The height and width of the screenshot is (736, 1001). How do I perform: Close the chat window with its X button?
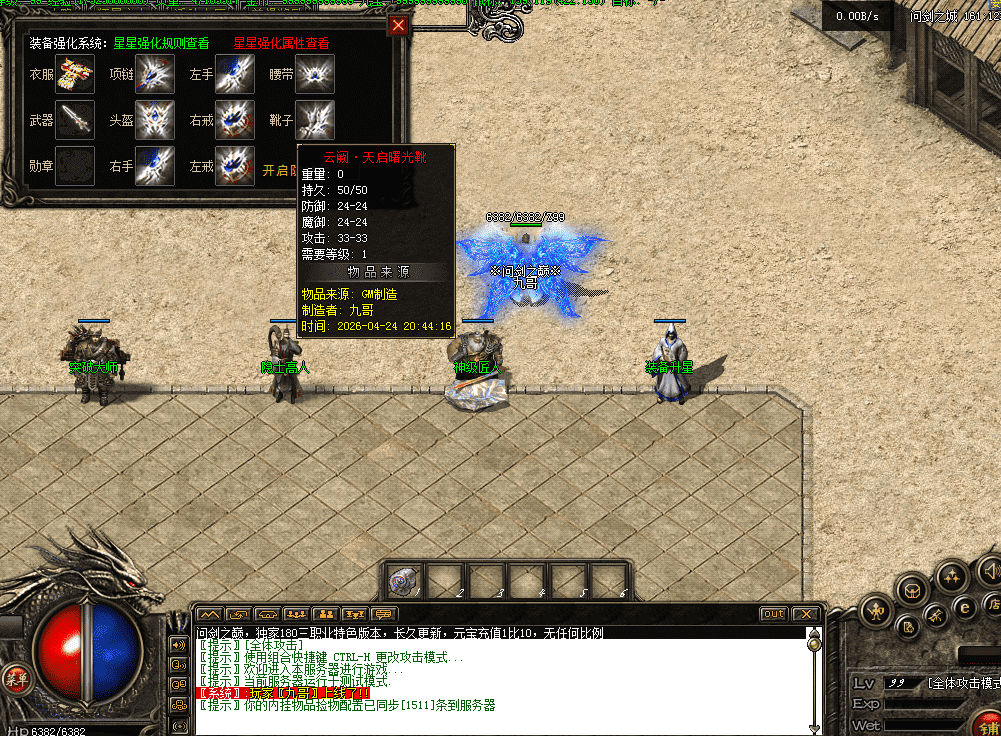(805, 614)
